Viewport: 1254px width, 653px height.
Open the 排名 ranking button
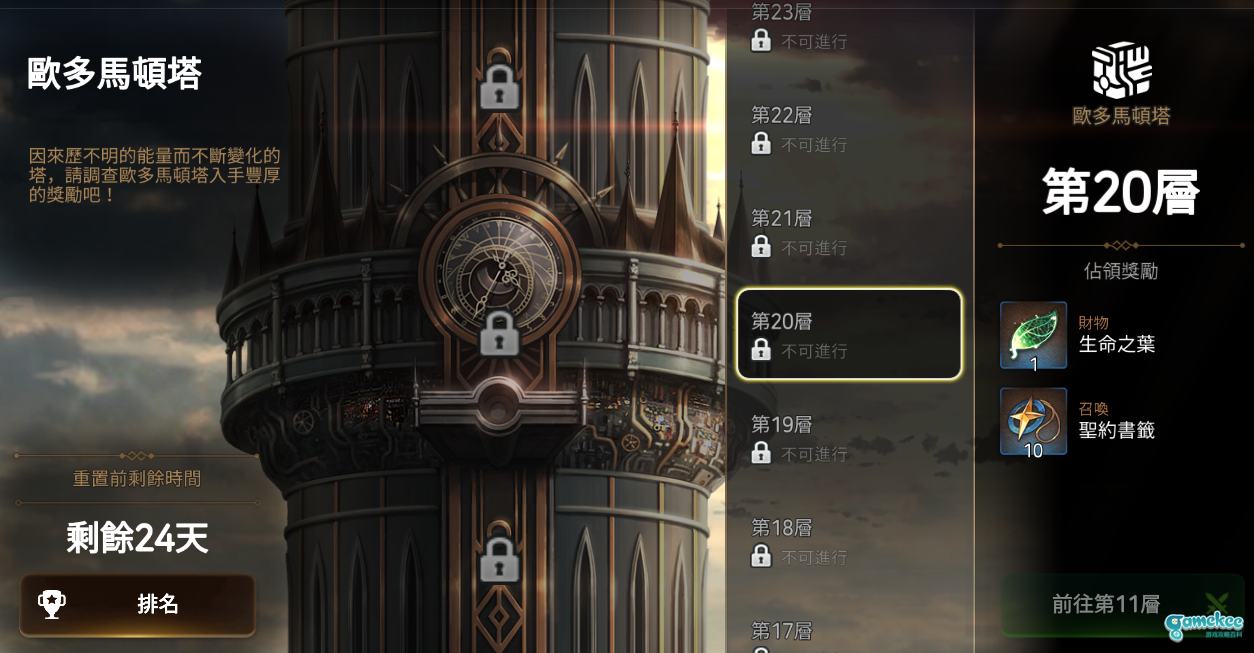(137, 604)
